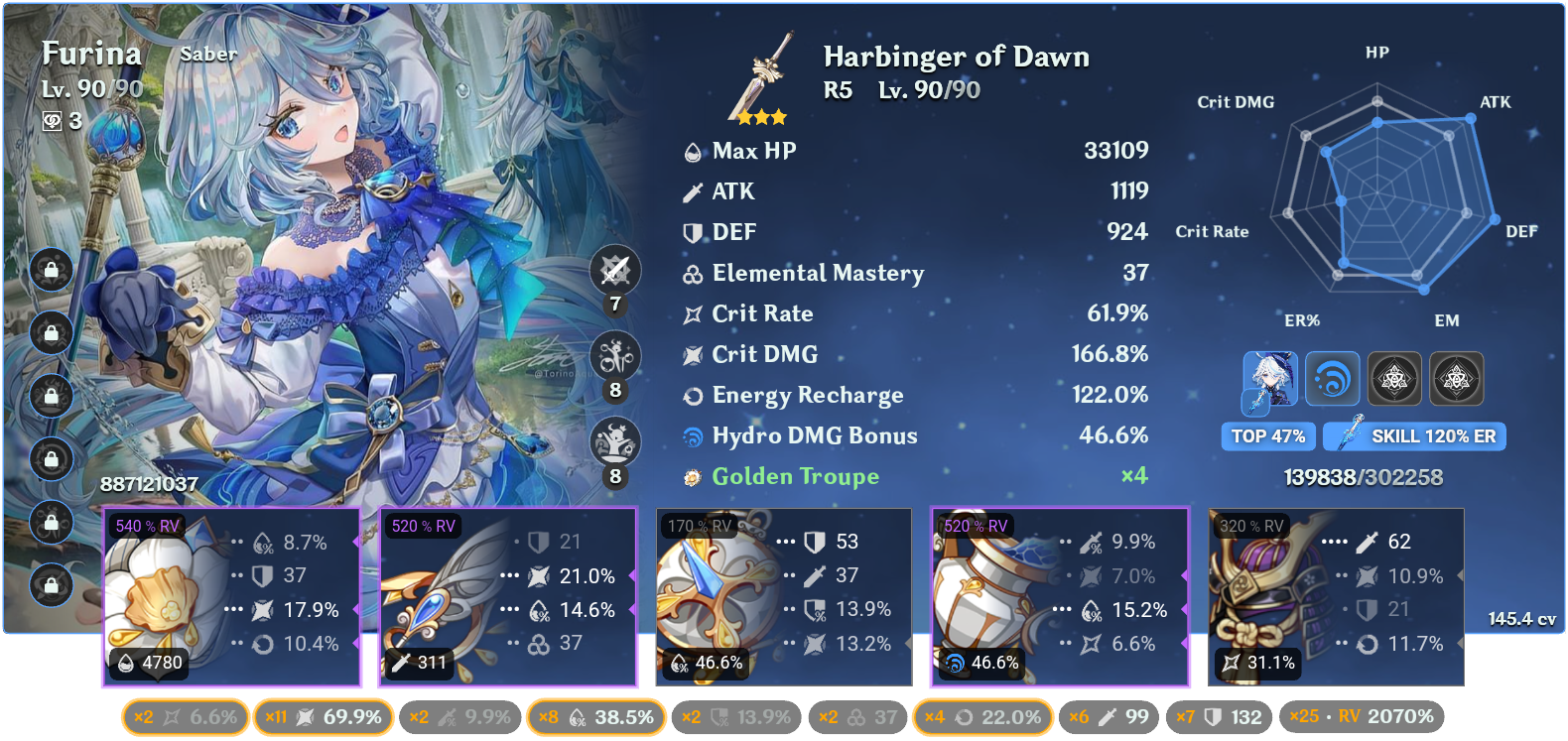The width and height of the screenshot is (1568, 741).
Task: Select the Golden Troupe set name
Action: (796, 476)
